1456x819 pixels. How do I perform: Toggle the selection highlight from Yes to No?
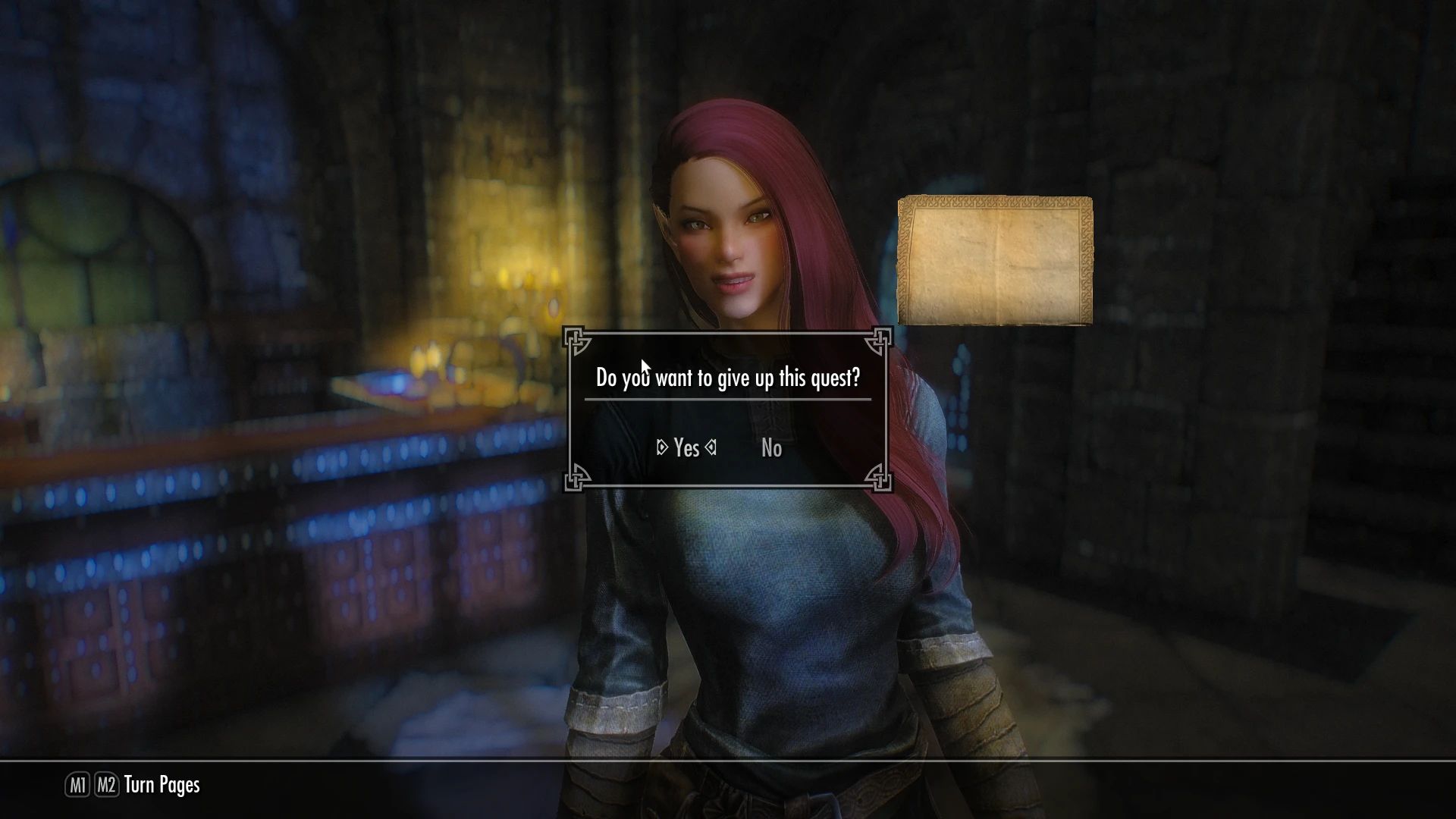pos(771,448)
